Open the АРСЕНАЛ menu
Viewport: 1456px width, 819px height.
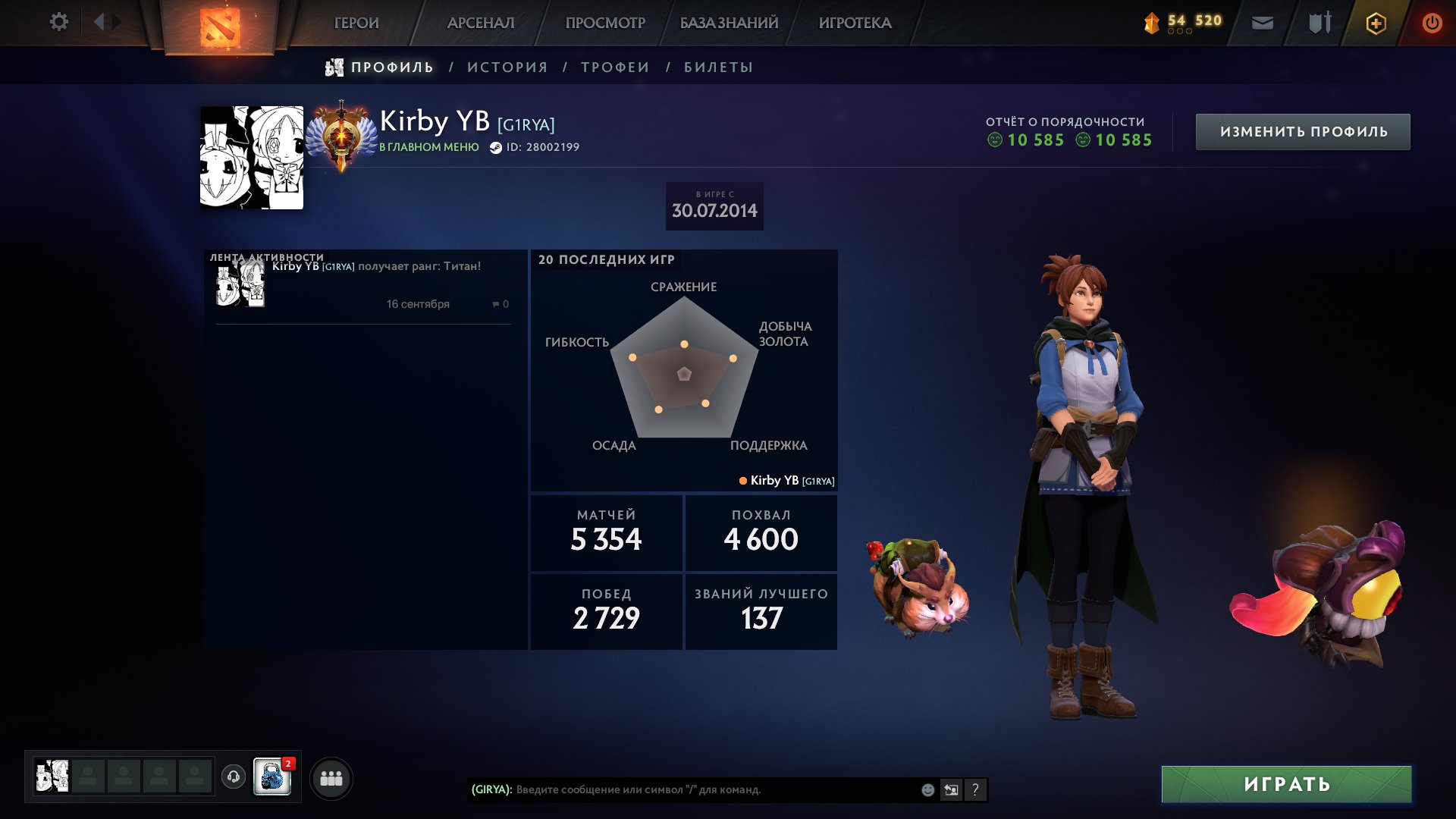click(x=481, y=24)
